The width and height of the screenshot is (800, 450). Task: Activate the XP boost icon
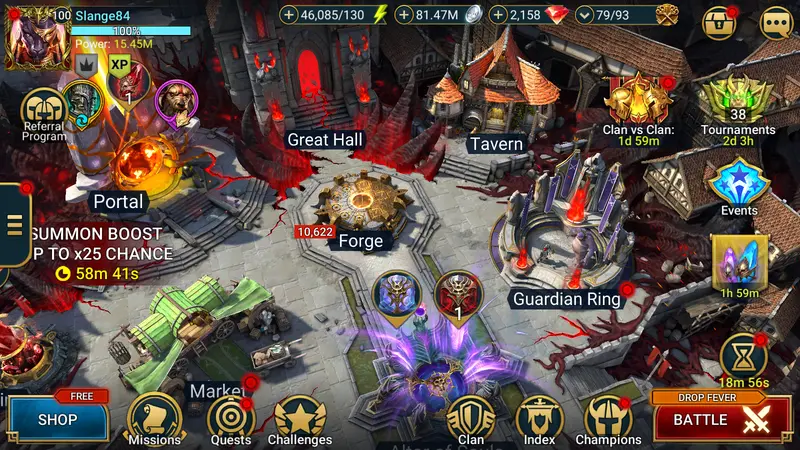coord(120,66)
